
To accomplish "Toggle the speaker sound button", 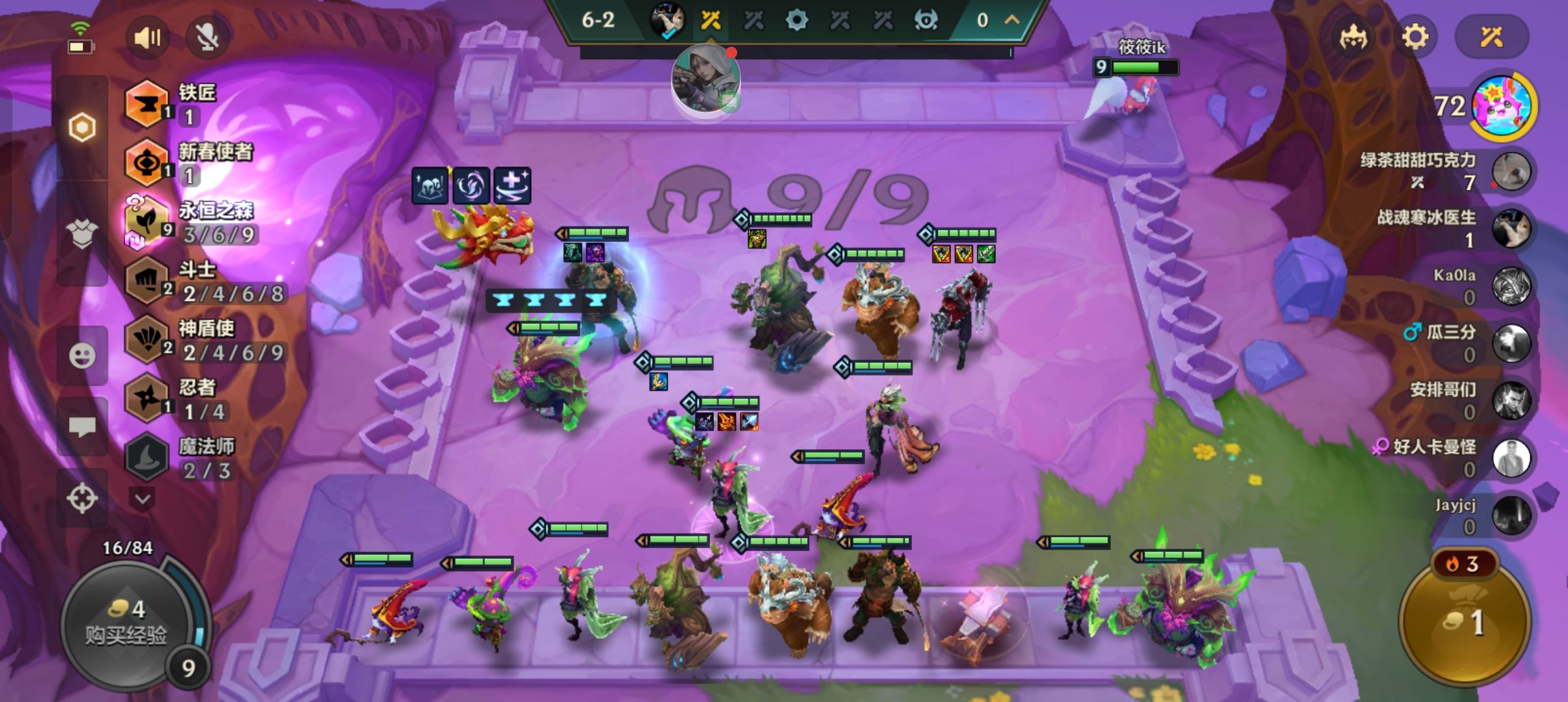I will 147,38.
